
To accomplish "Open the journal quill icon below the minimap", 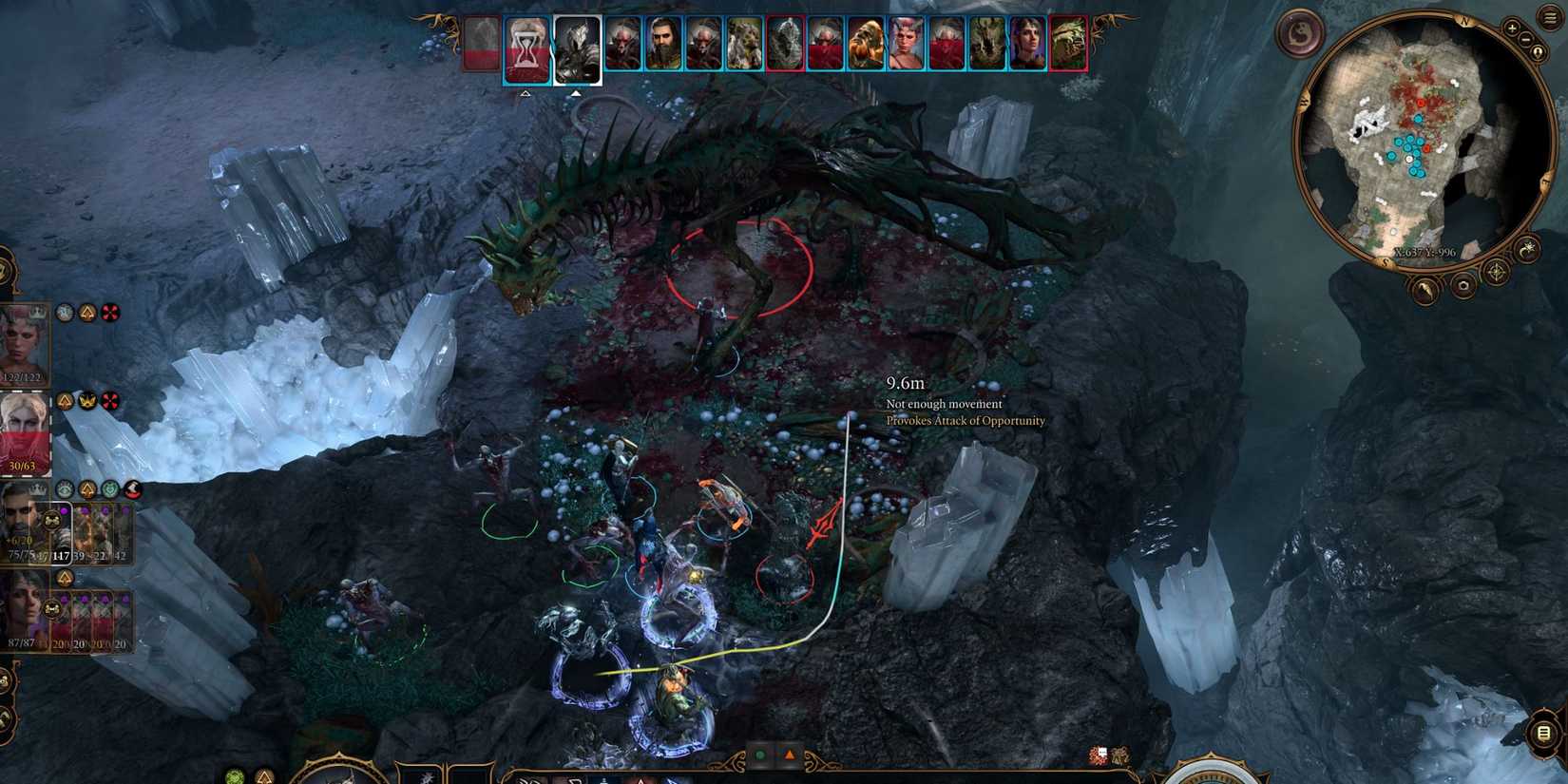I will [1425, 291].
